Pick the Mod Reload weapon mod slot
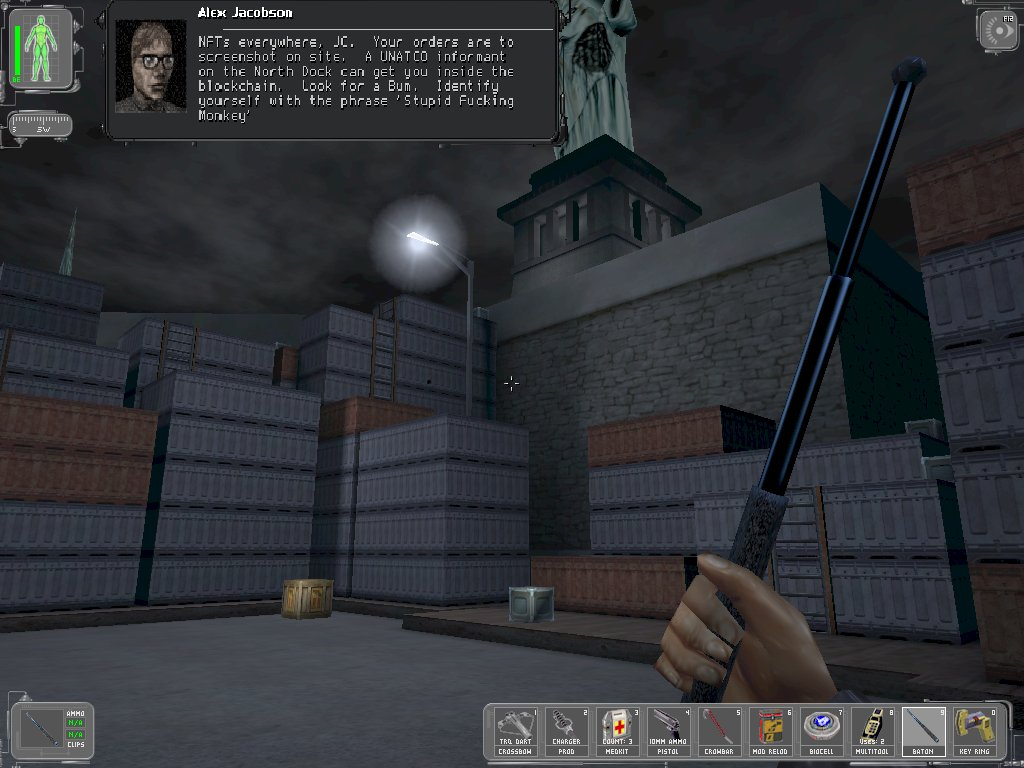 point(771,732)
